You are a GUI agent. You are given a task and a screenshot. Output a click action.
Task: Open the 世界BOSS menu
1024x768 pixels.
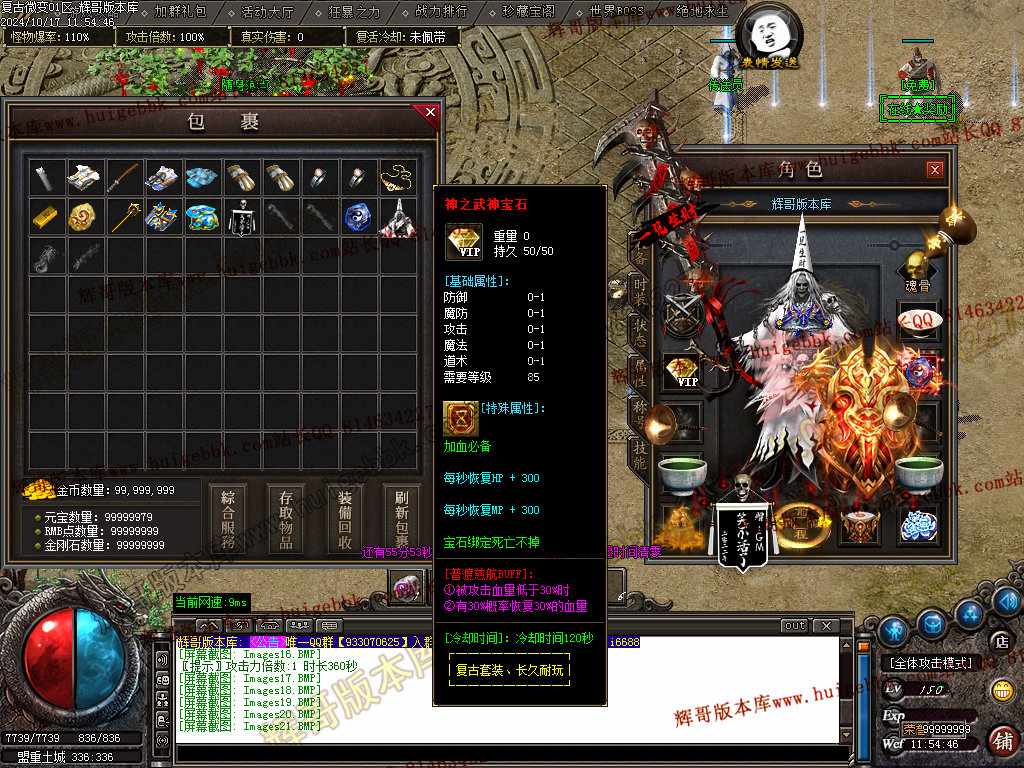coord(616,12)
